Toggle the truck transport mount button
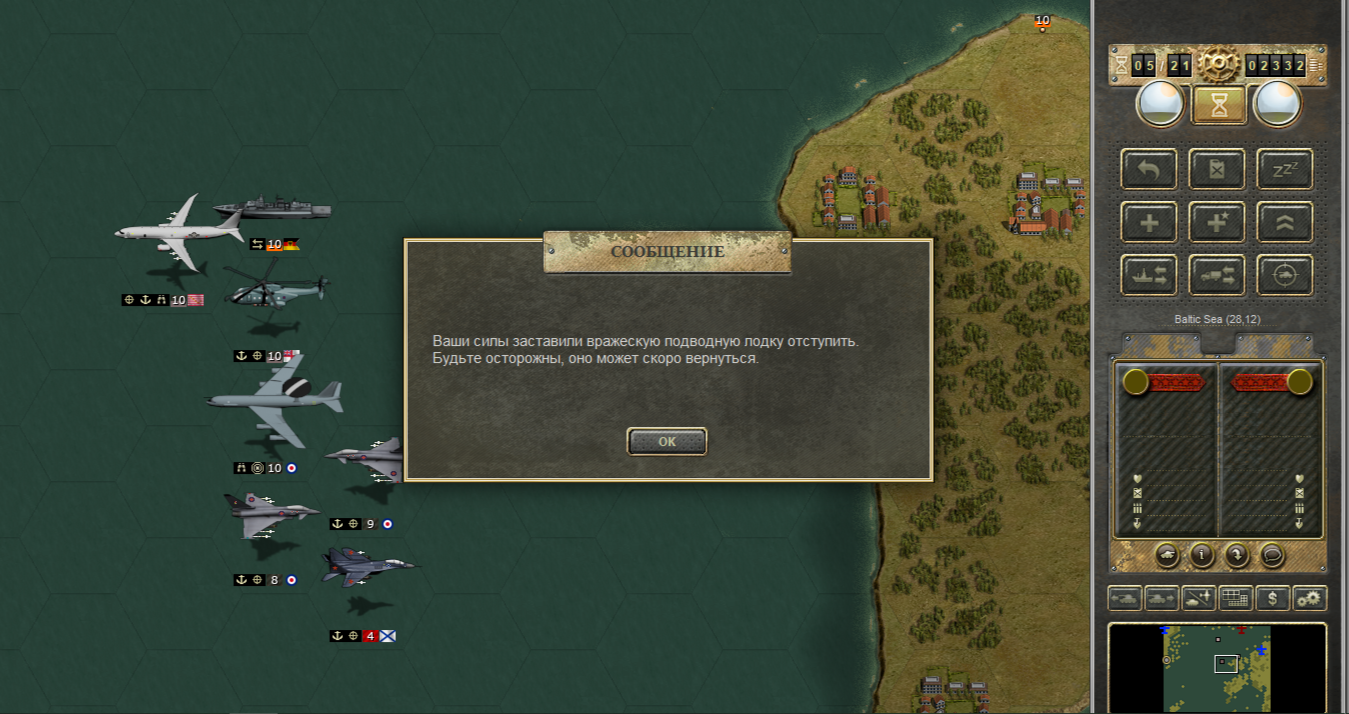1349x714 pixels. point(1217,276)
